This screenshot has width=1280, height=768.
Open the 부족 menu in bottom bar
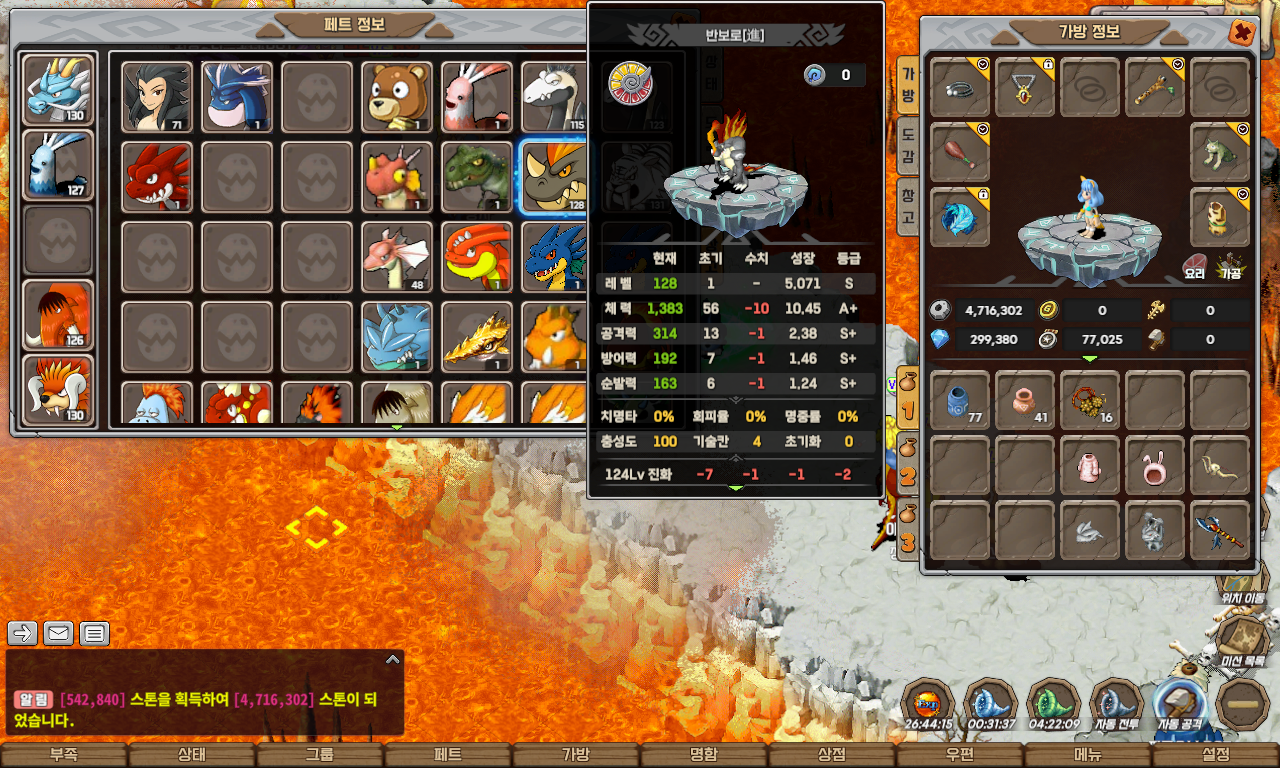click(63, 755)
